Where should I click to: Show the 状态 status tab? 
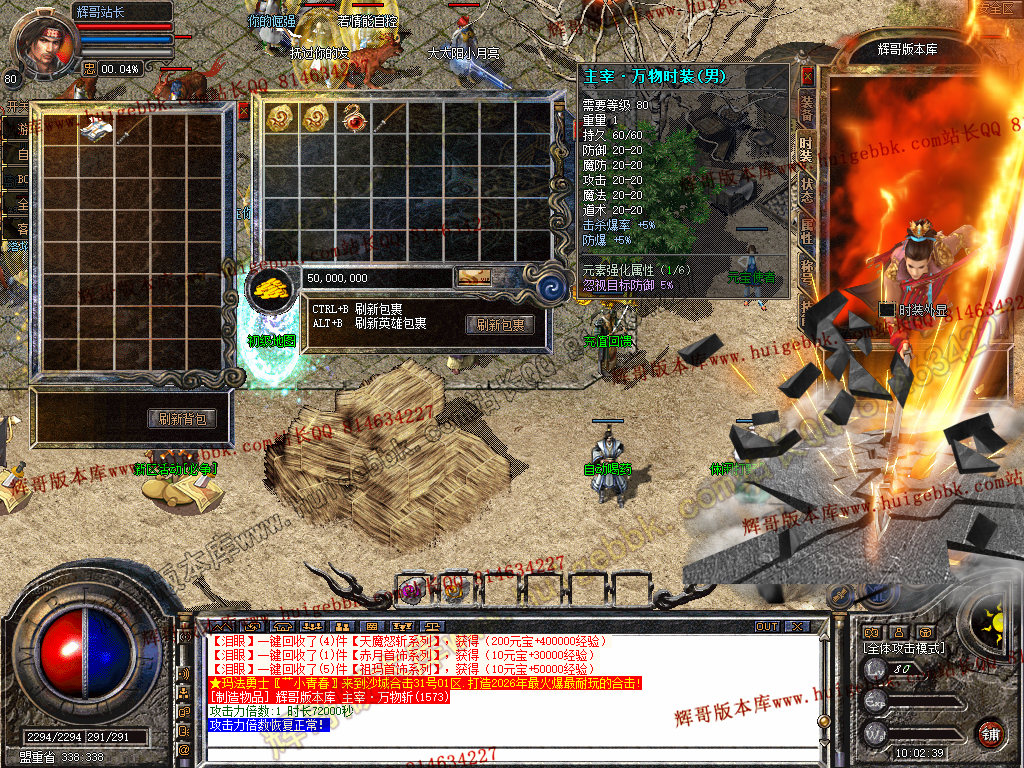pyautogui.click(x=806, y=190)
